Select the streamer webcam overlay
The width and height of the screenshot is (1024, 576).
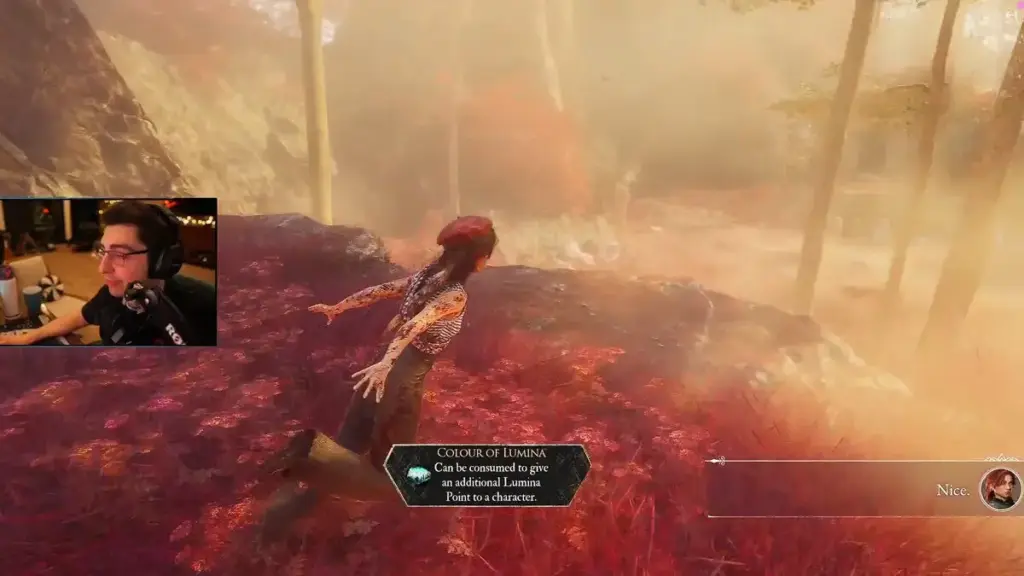(108, 272)
